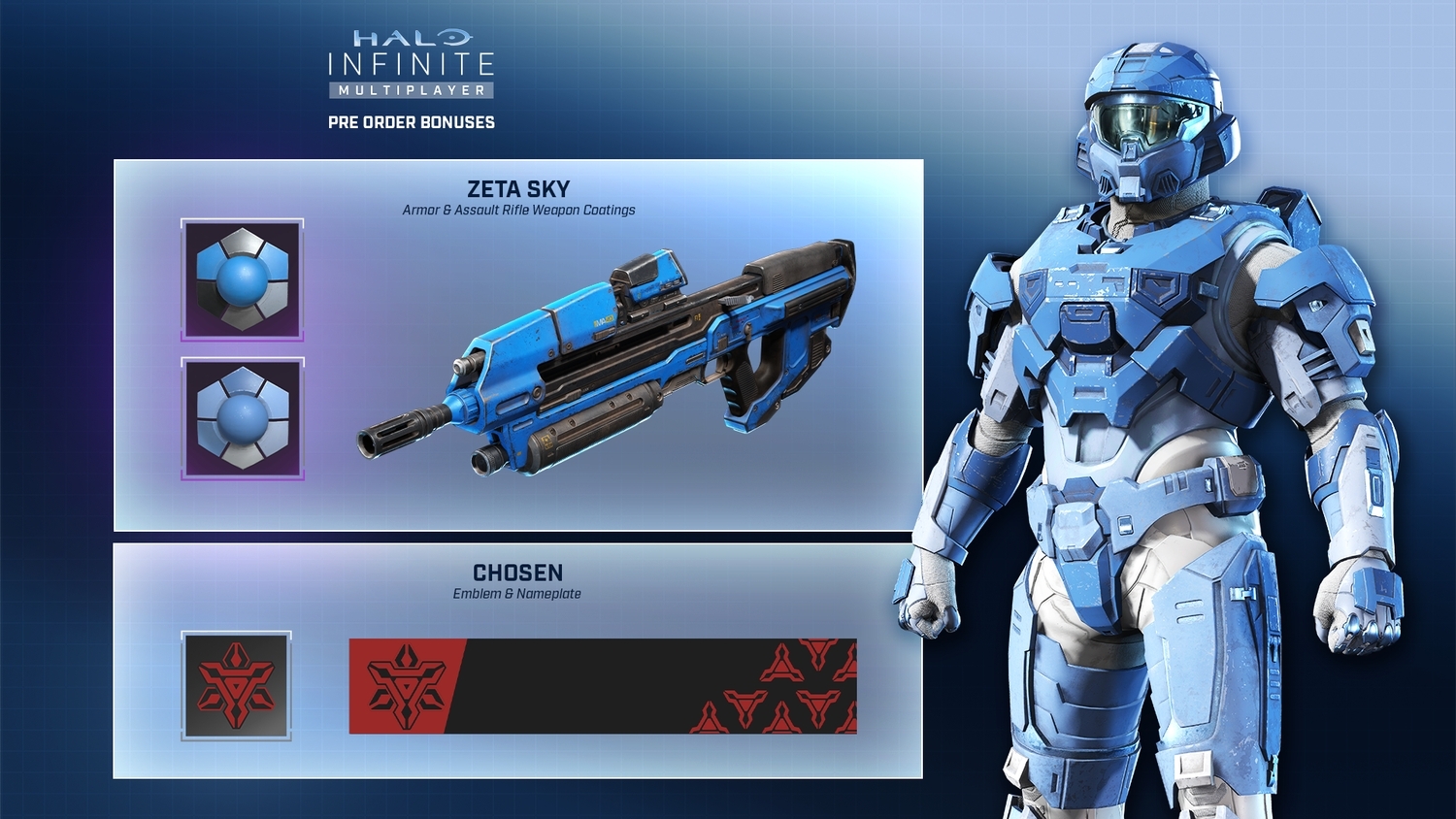Image resolution: width=1456 pixels, height=819 pixels.
Task: Select the Zeta Sky coating icon with dark panels
Action: click(x=242, y=279)
